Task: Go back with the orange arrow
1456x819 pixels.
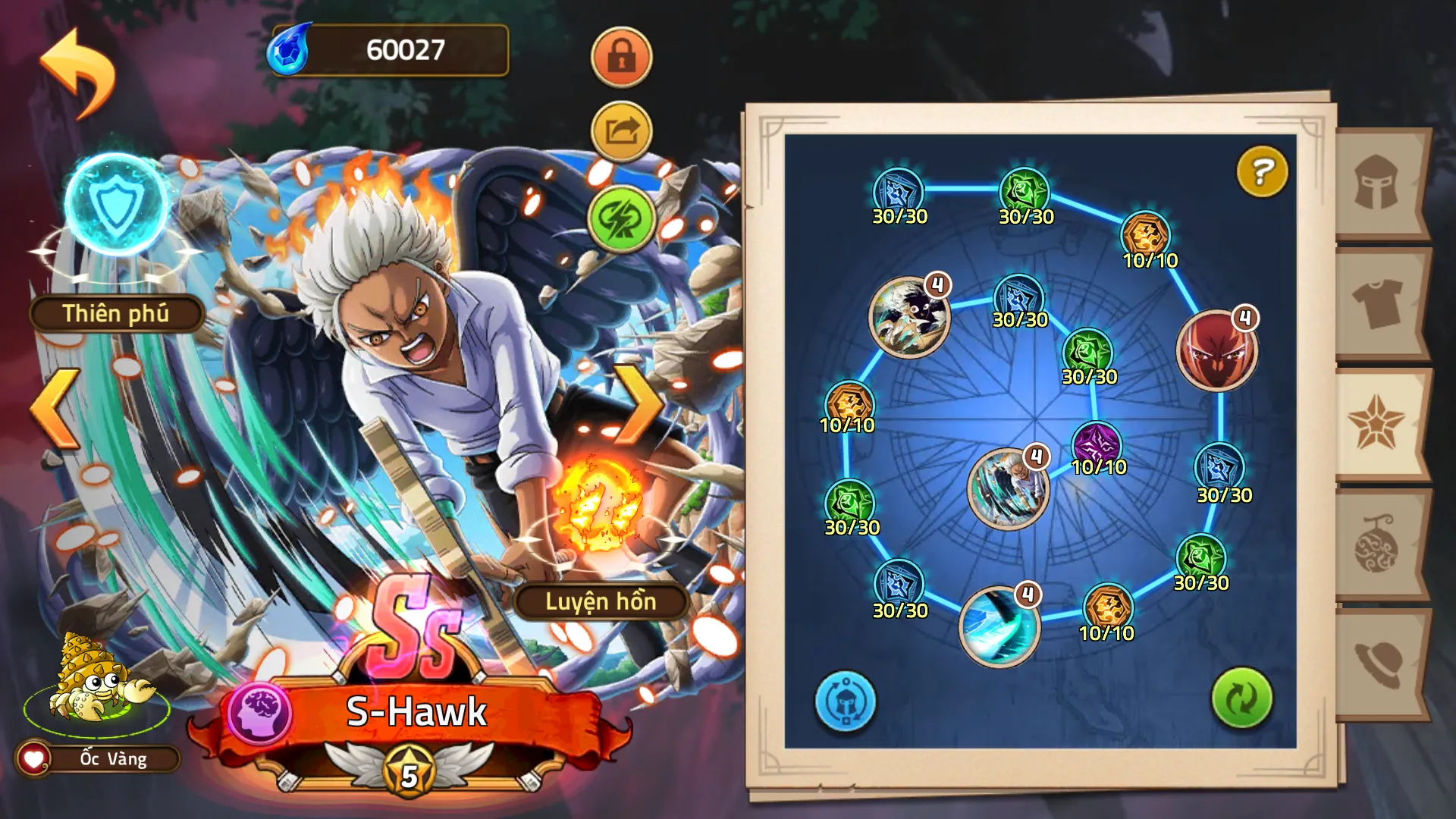Action: pos(77,72)
